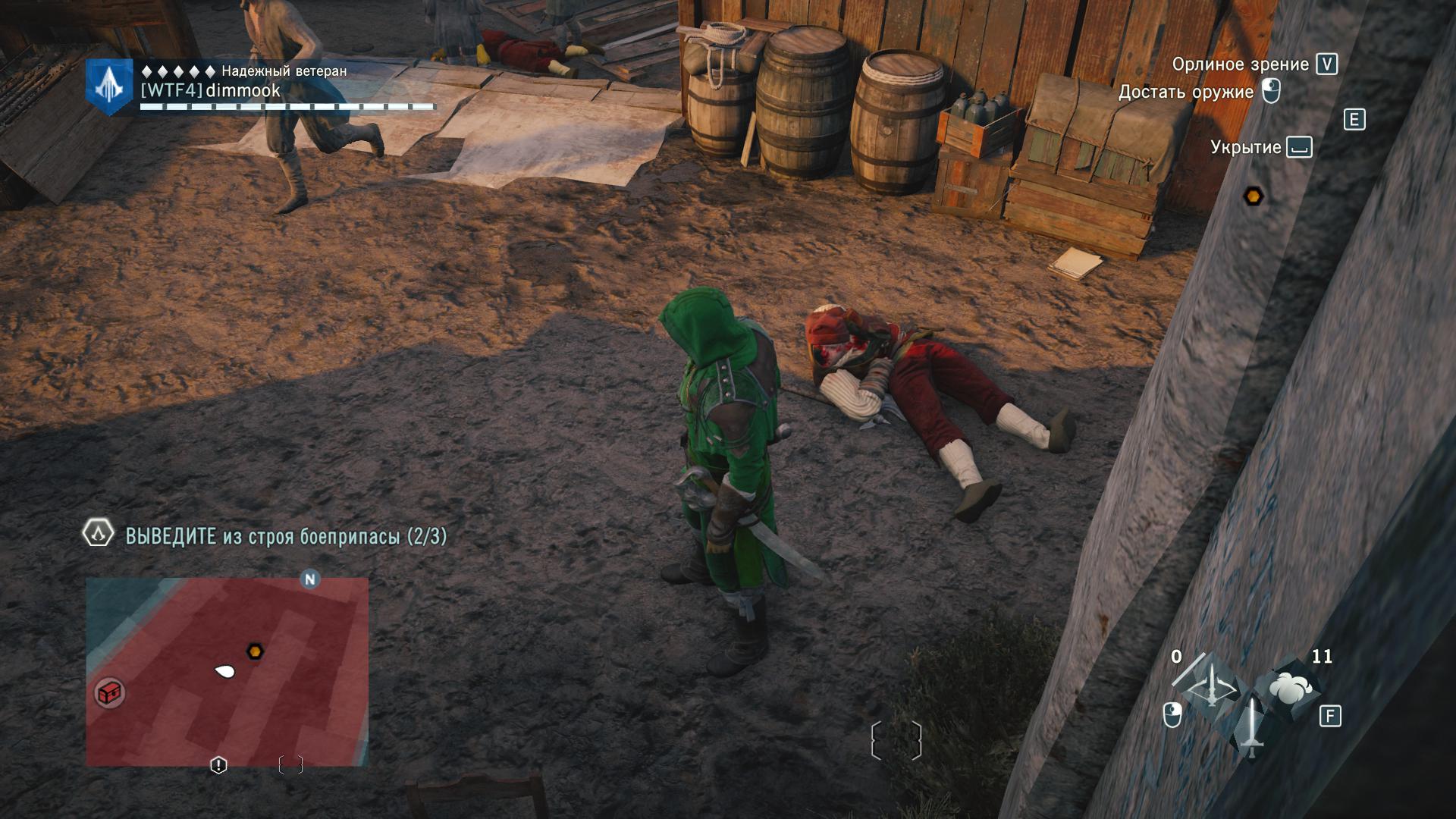
Task: Click the red treasure chest minimap marker
Action: [110, 692]
